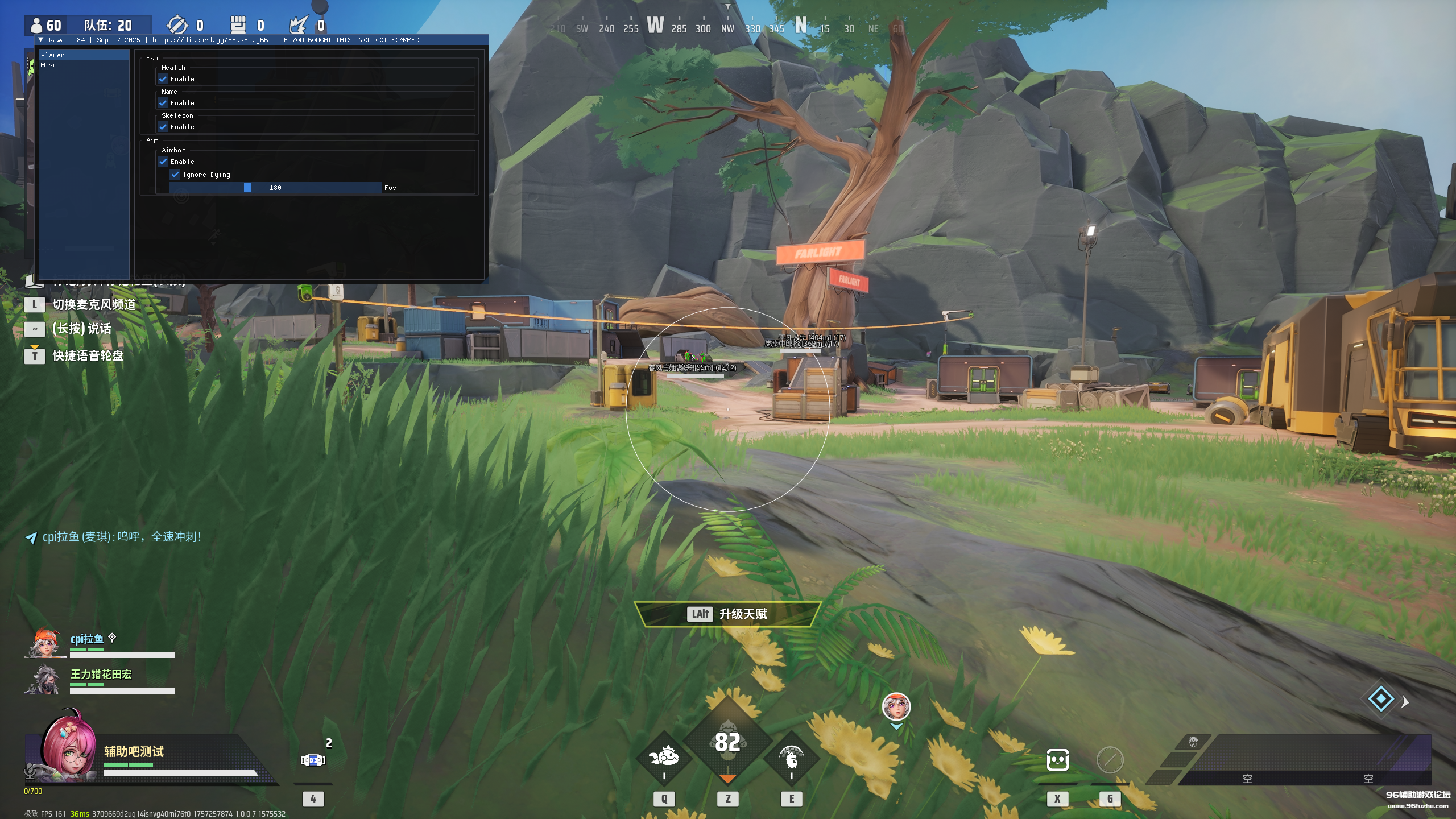The height and width of the screenshot is (819, 1456).
Task: Select the Player tab
Action: coord(53,55)
